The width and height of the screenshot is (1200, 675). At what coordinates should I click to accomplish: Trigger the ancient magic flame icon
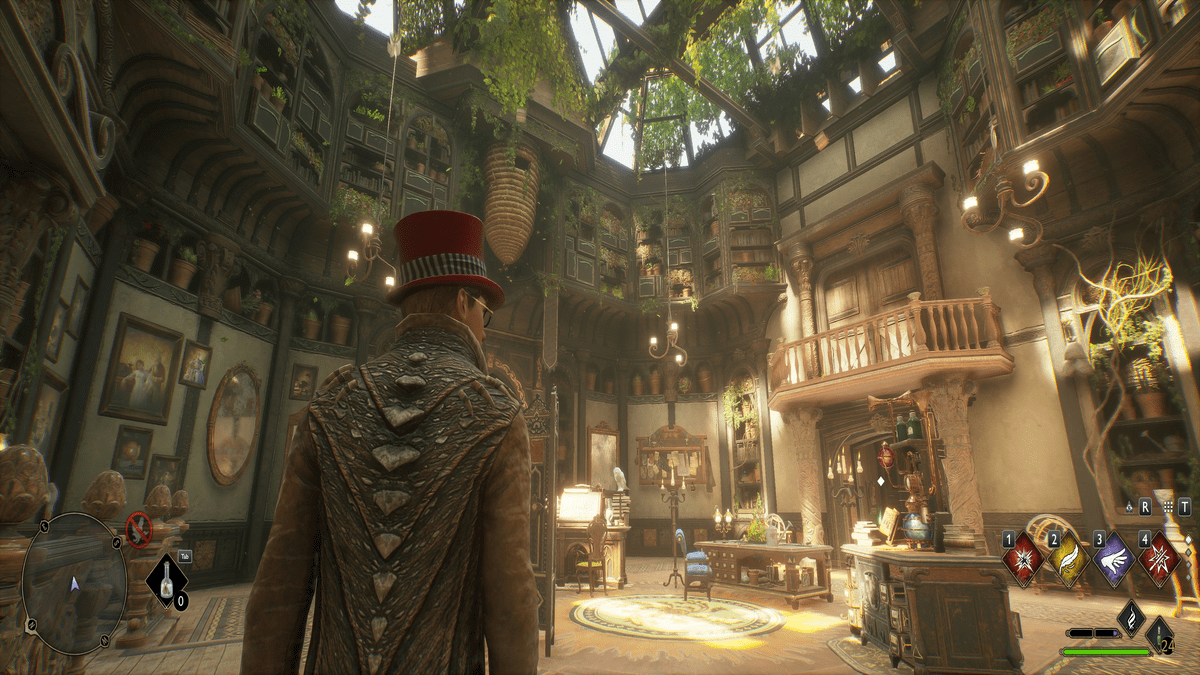pyautogui.click(x=1131, y=616)
